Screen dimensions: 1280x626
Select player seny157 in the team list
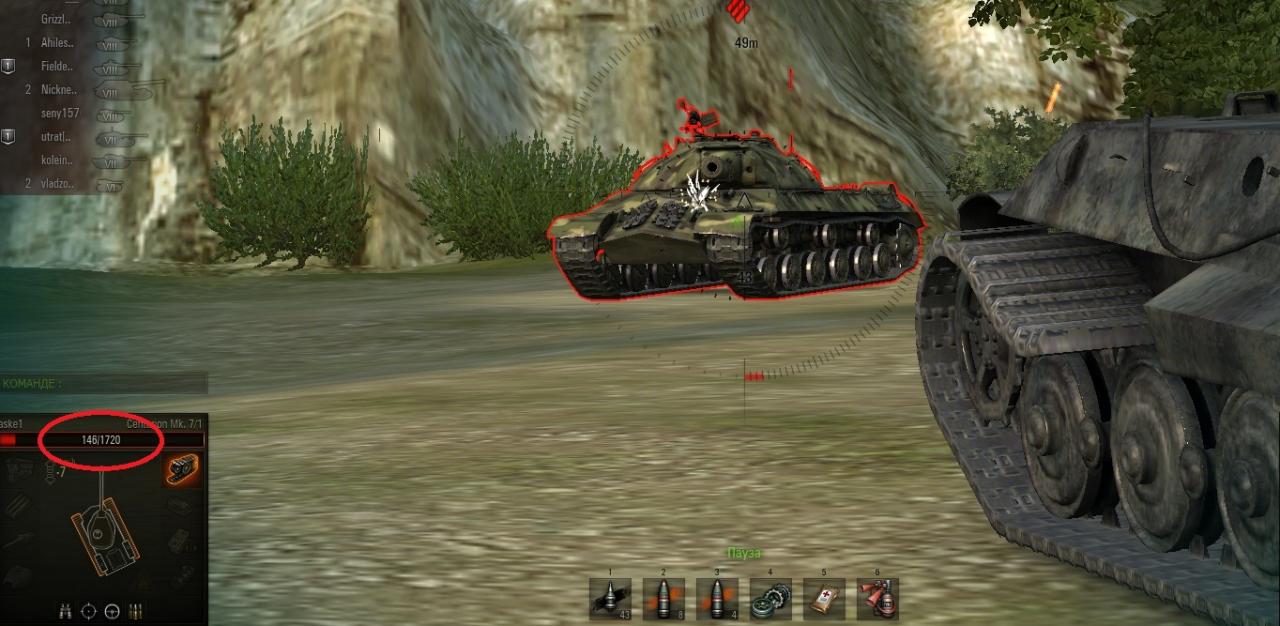60,114
